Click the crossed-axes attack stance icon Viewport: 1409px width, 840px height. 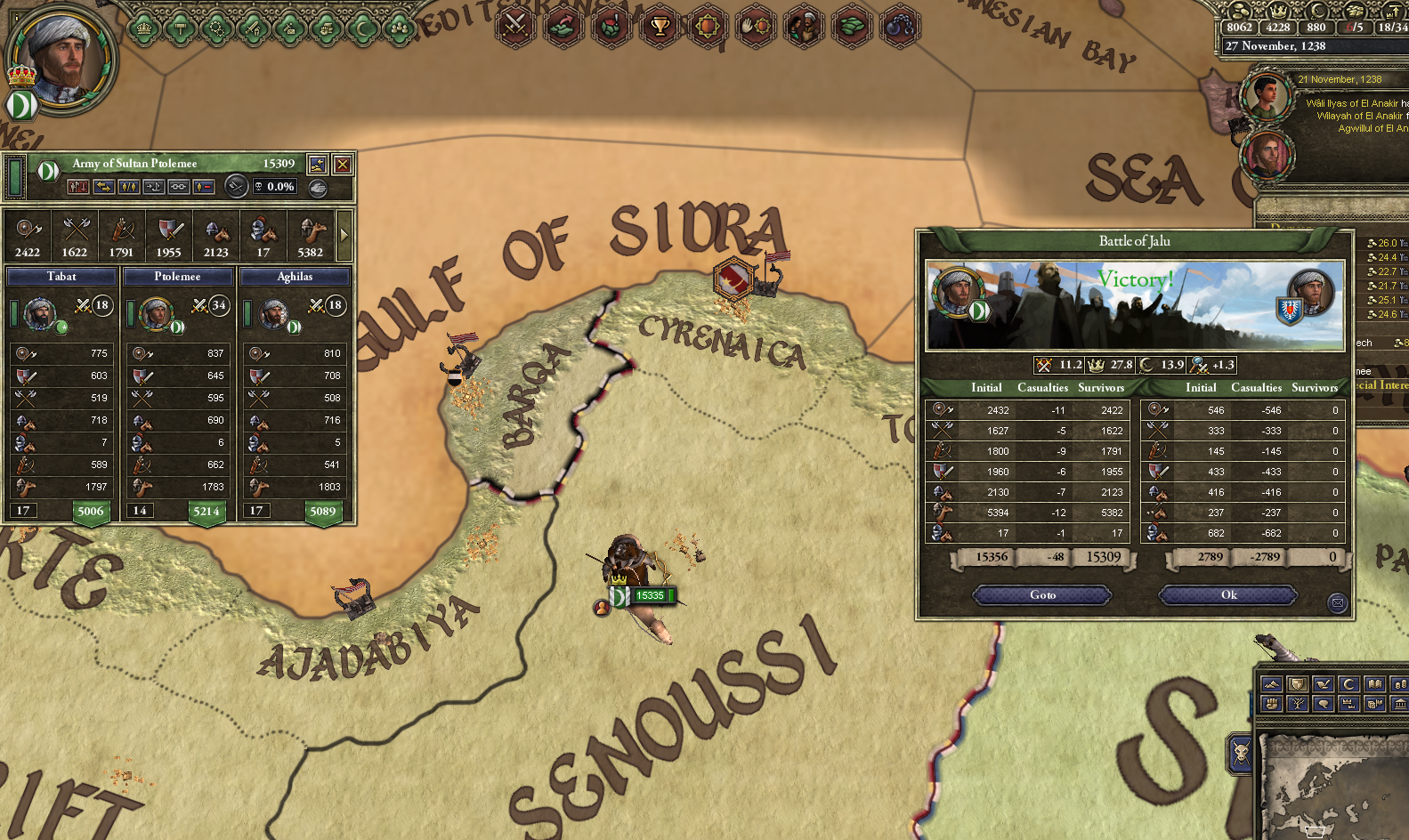coord(236,187)
